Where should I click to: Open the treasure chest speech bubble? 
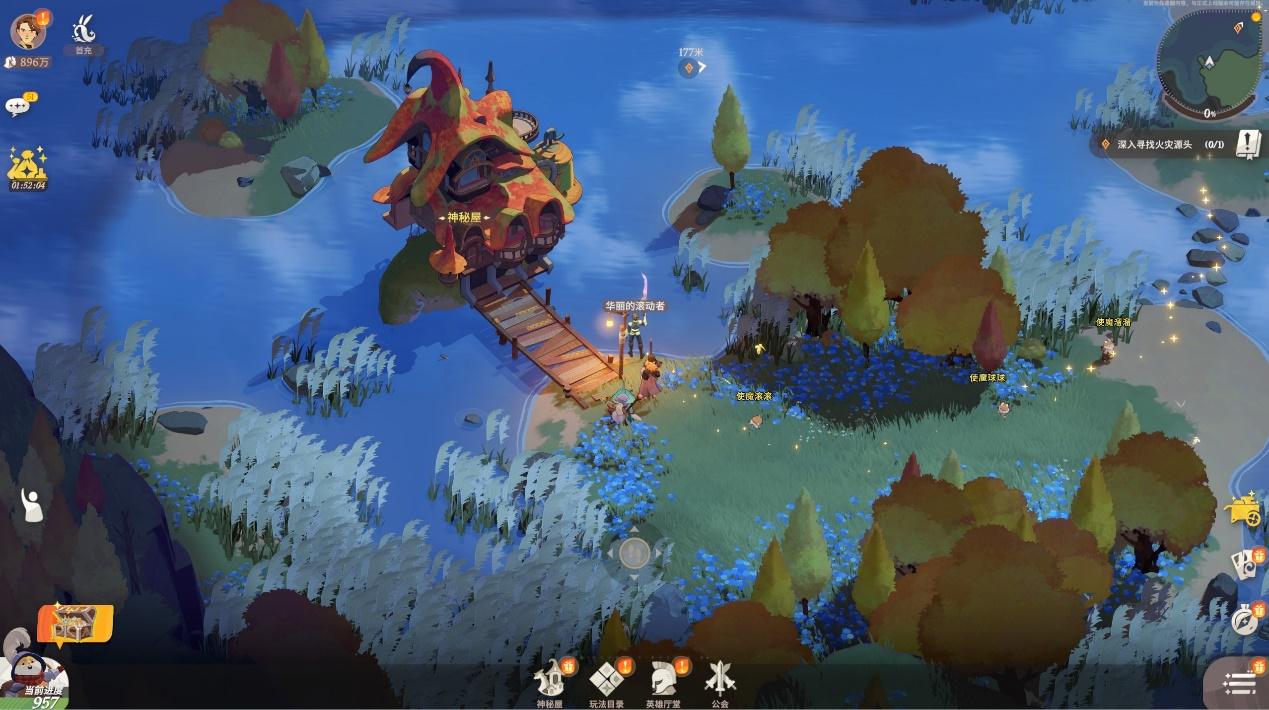[x=74, y=625]
